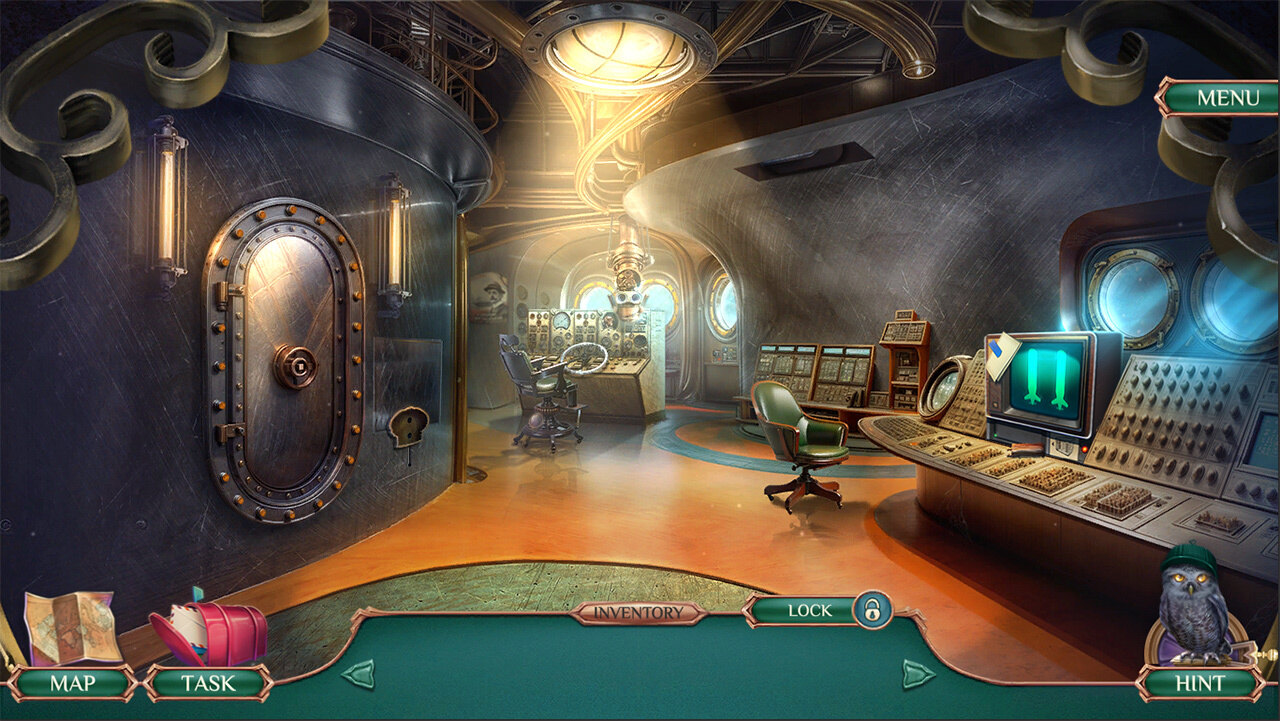The height and width of the screenshot is (721, 1280).
Task: Open the Map
Action: (x=71, y=684)
